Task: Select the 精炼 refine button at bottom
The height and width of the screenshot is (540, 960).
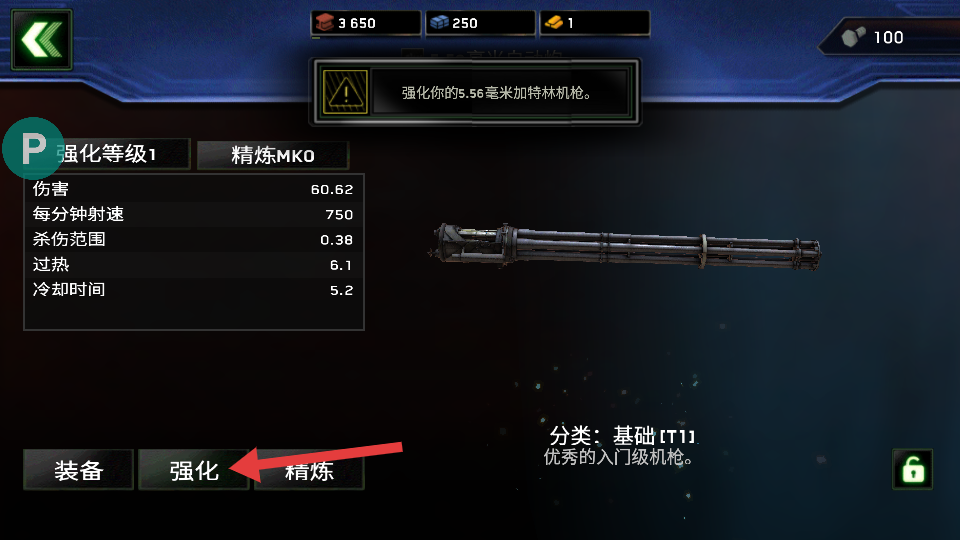Action: (x=309, y=471)
